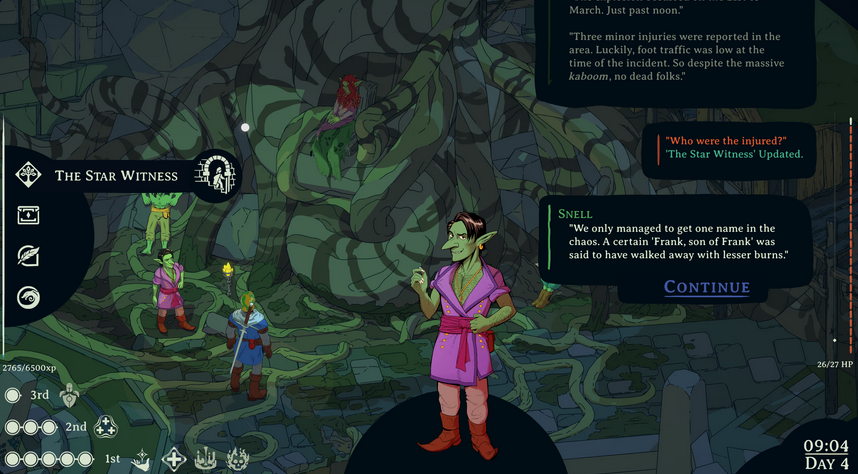858x474 pixels.
Task: Cast the 2nd-level triple-cross healing spell
Action: 106,427
